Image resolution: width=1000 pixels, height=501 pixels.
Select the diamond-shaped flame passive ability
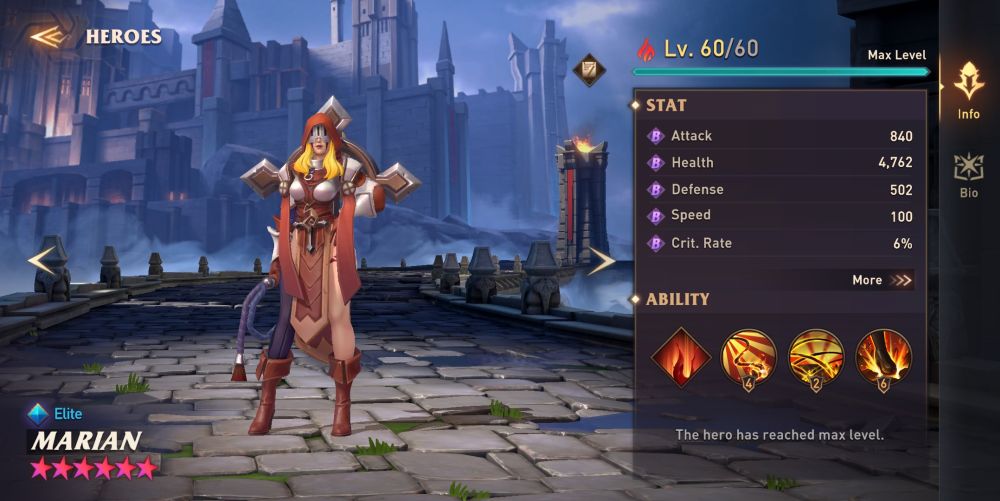[x=681, y=357]
